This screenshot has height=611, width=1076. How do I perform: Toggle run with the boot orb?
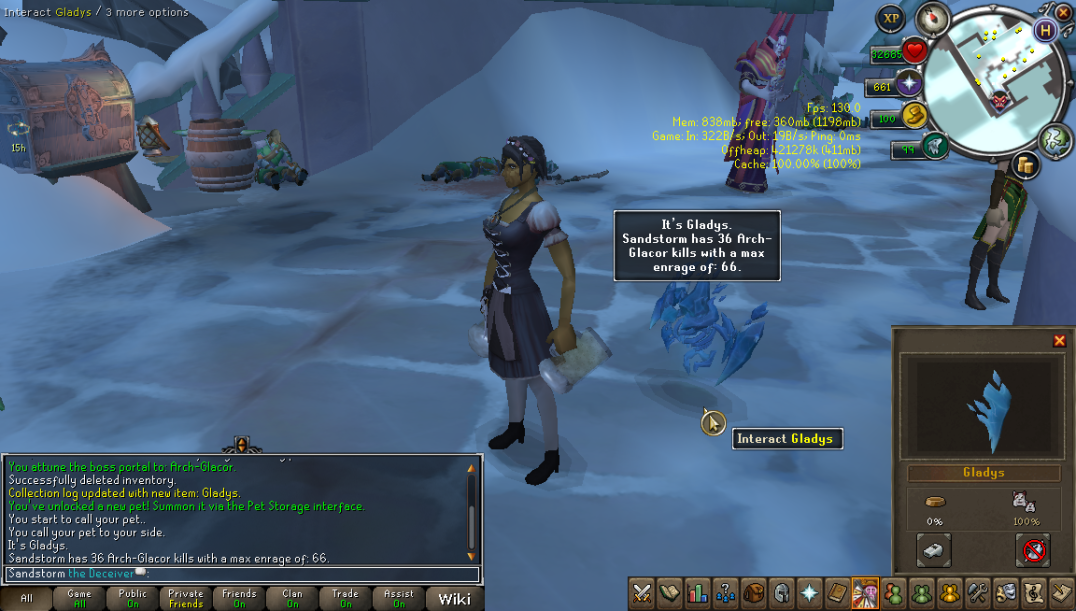(914, 117)
